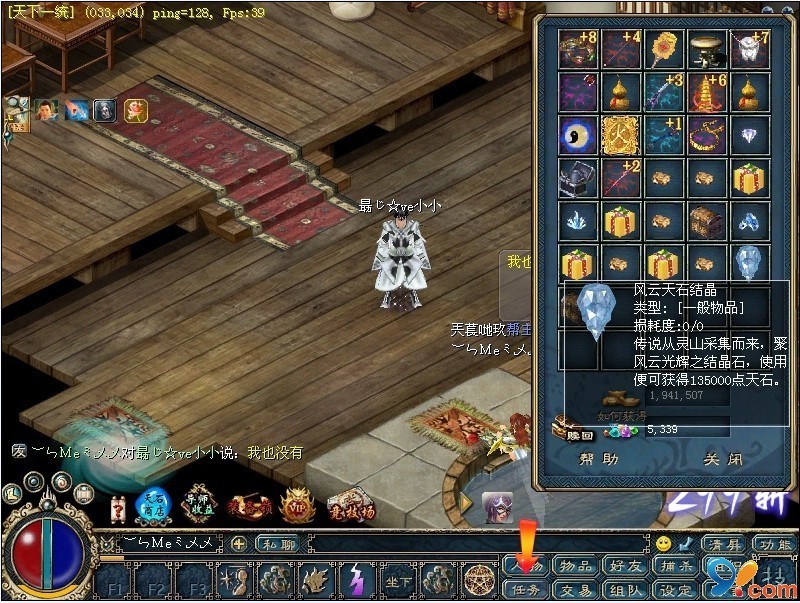The width and height of the screenshot is (800, 603).
Task: Open the smiley emoticon picker in chat
Action: point(663,544)
